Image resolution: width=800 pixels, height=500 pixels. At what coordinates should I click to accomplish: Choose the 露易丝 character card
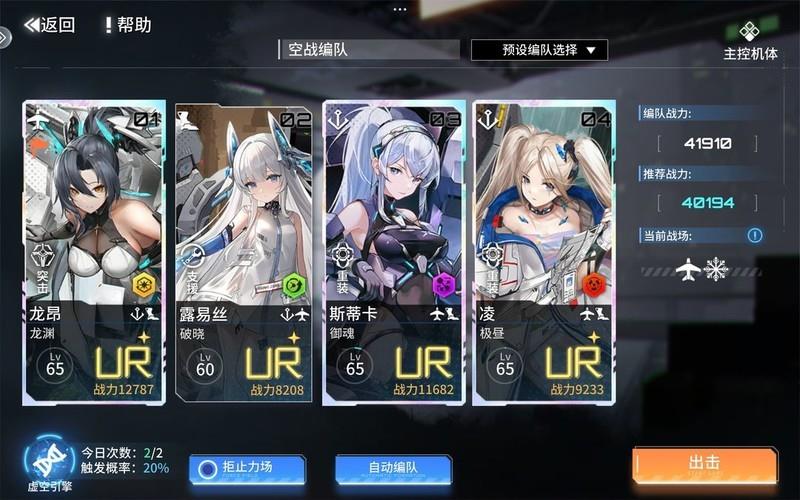coord(244,252)
